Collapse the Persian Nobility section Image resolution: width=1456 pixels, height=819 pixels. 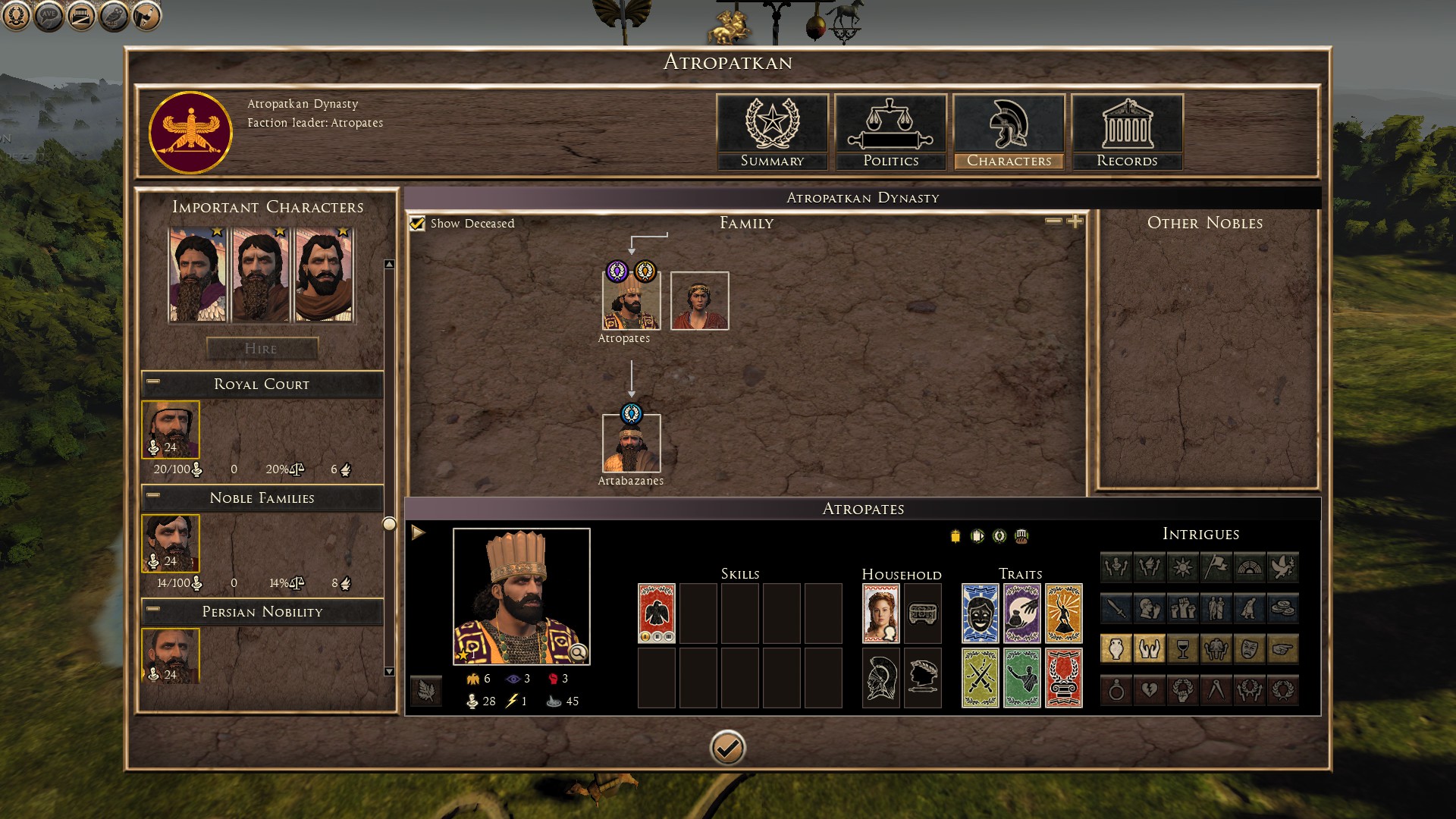(x=153, y=610)
